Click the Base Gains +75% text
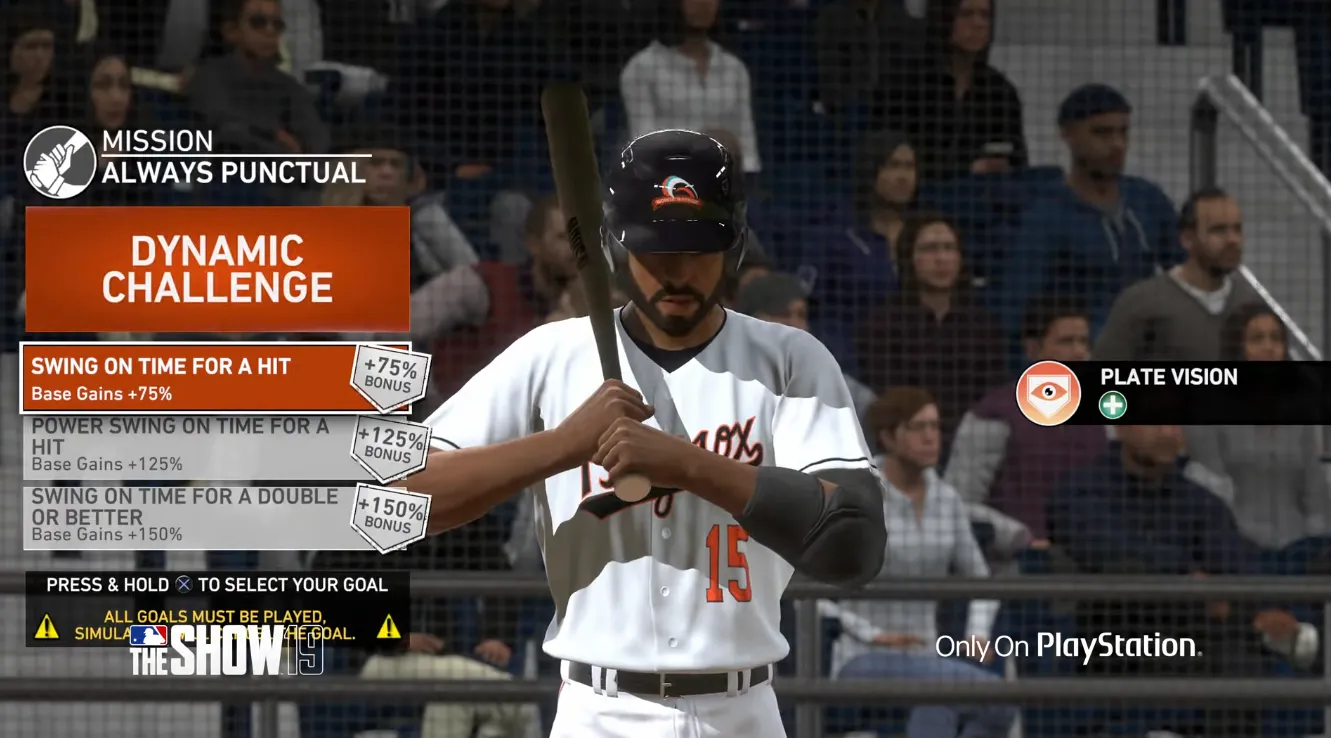 click(x=100, y=392)
